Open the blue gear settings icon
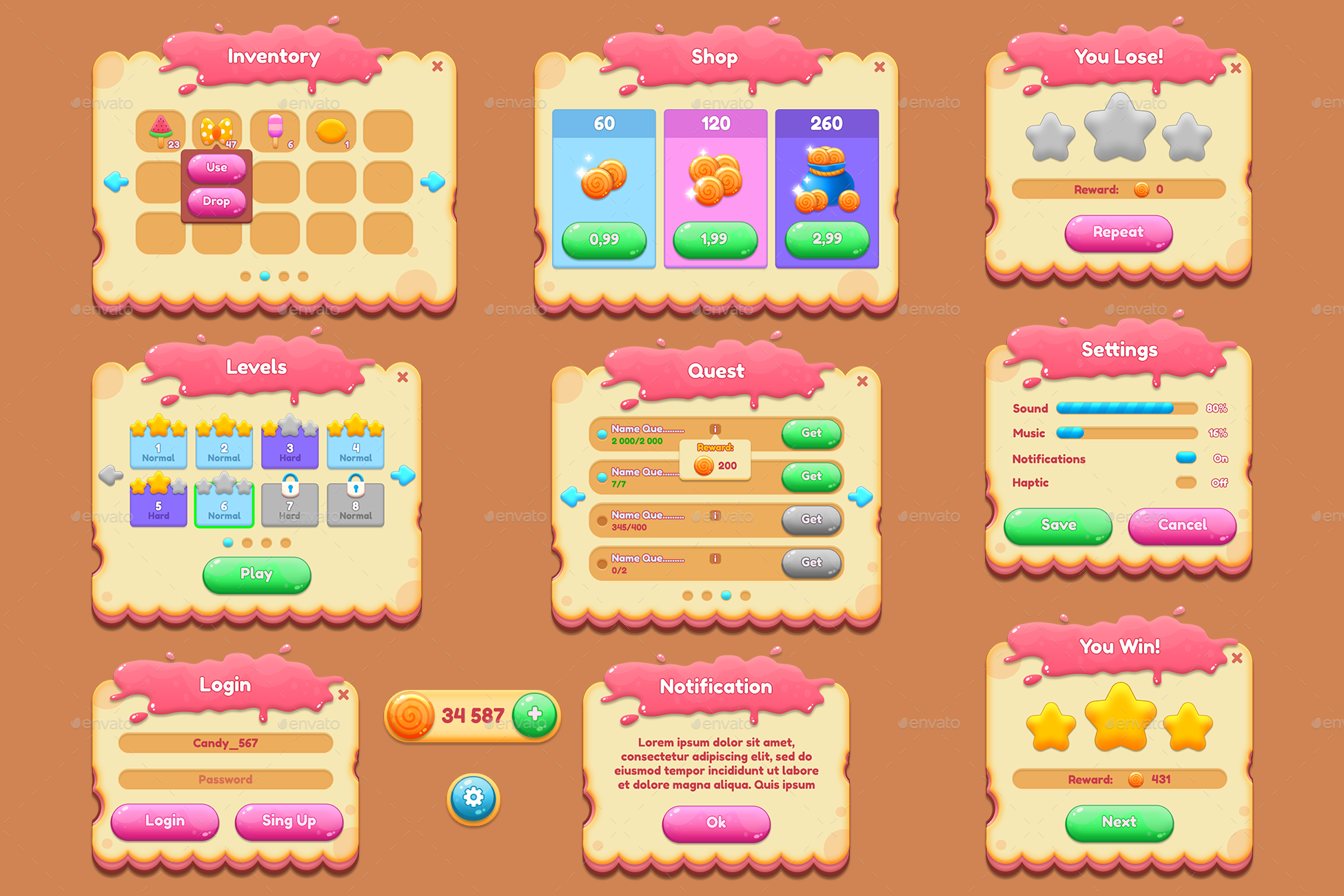Image resolution: width=1344 pixels, height=896 pixels. 474,796
